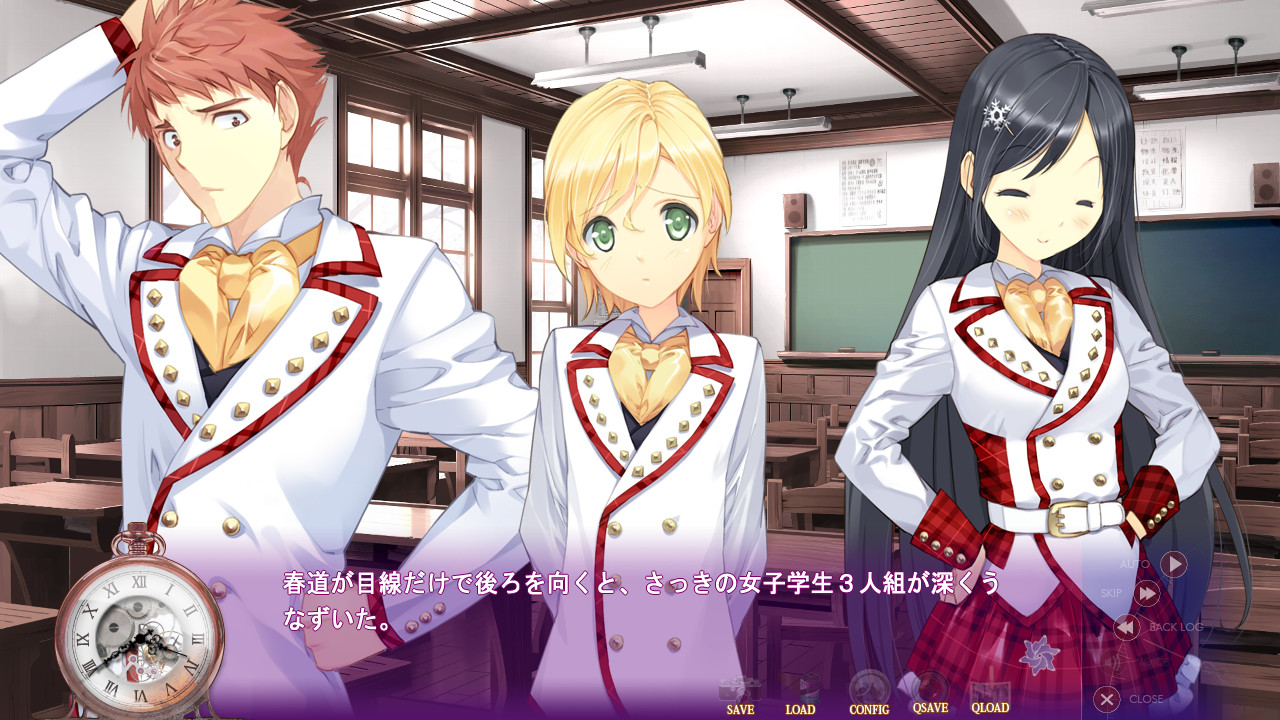
Task: Activate SKIP fast-forward button
Action: 1147,594
